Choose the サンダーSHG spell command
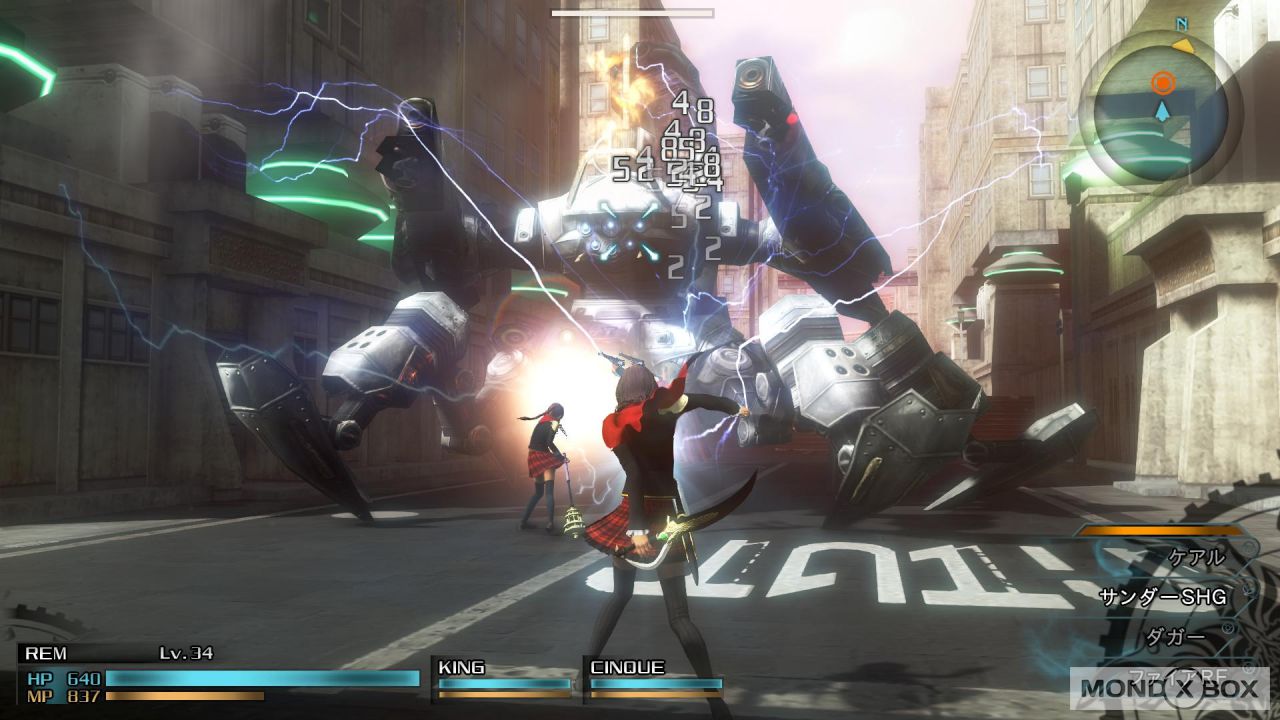The width and height of the screenshot is (1280, 720). (x=1162, y=597)
